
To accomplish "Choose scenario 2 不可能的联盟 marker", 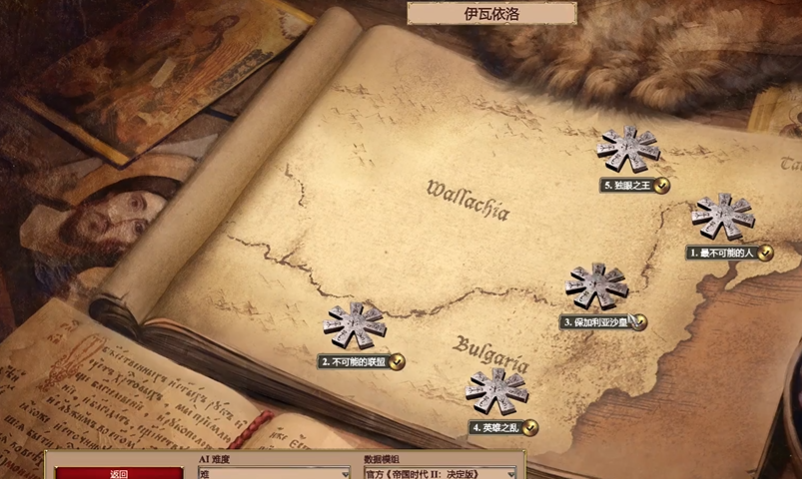I will coord(354,327).
